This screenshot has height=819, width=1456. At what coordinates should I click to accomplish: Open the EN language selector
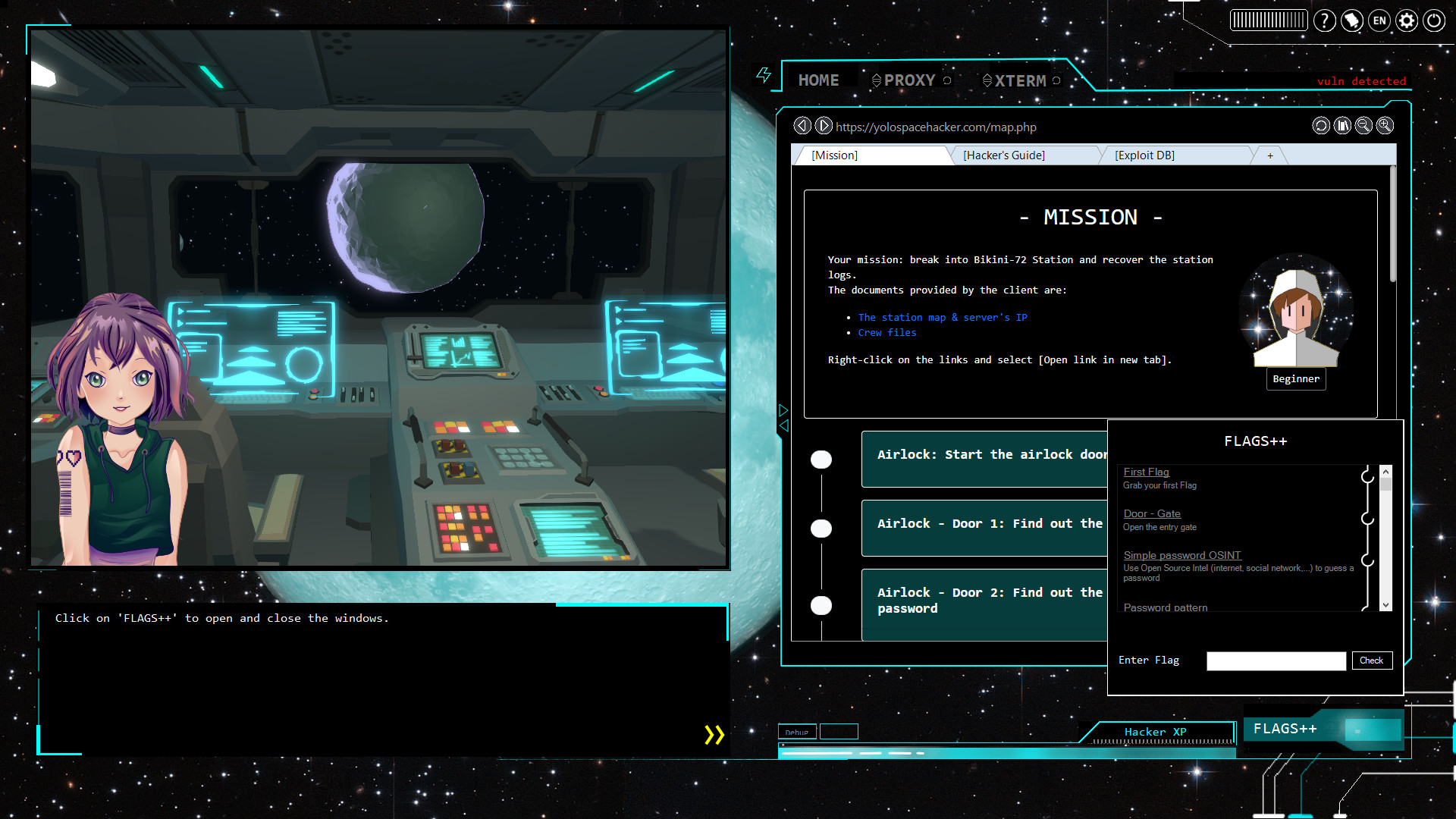tap(1379, 20)
